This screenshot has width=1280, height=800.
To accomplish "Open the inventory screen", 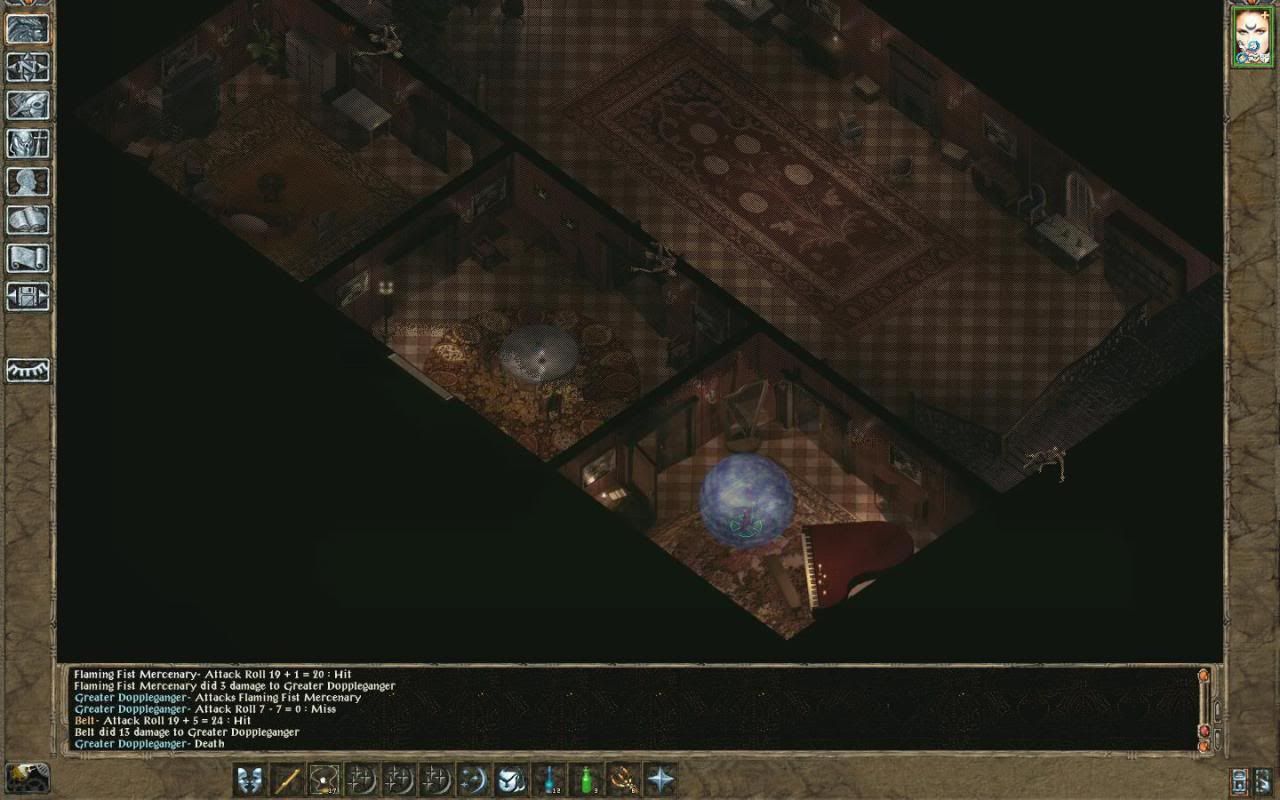I will (x=28, y=143).
